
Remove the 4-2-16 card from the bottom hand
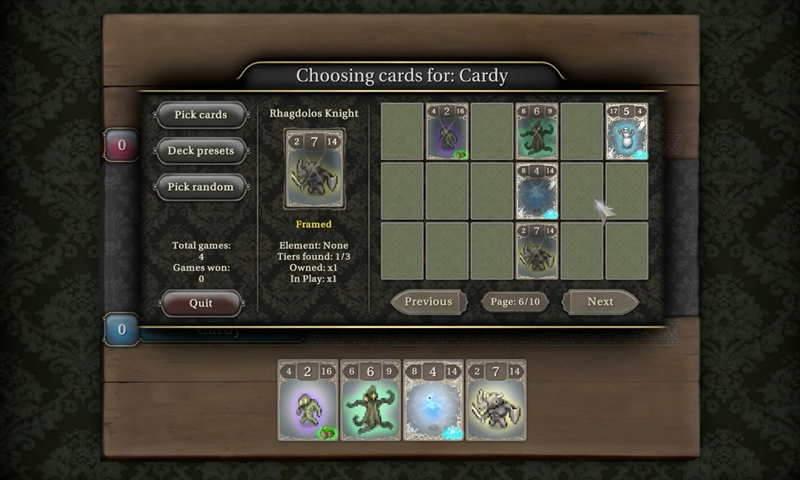tap(308, 400)
